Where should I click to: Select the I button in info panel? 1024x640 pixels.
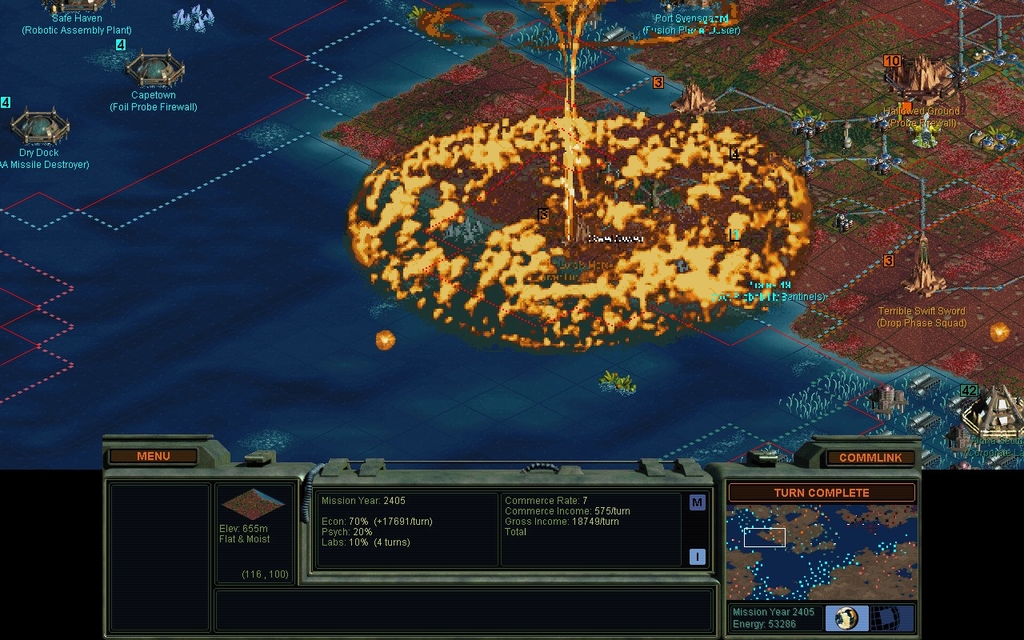tap(697, 557)
